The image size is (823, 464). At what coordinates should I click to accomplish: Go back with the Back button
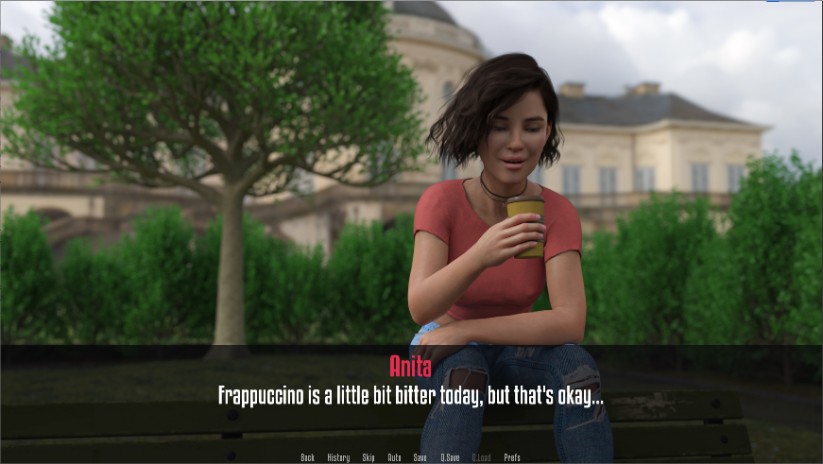coord(307,457)
